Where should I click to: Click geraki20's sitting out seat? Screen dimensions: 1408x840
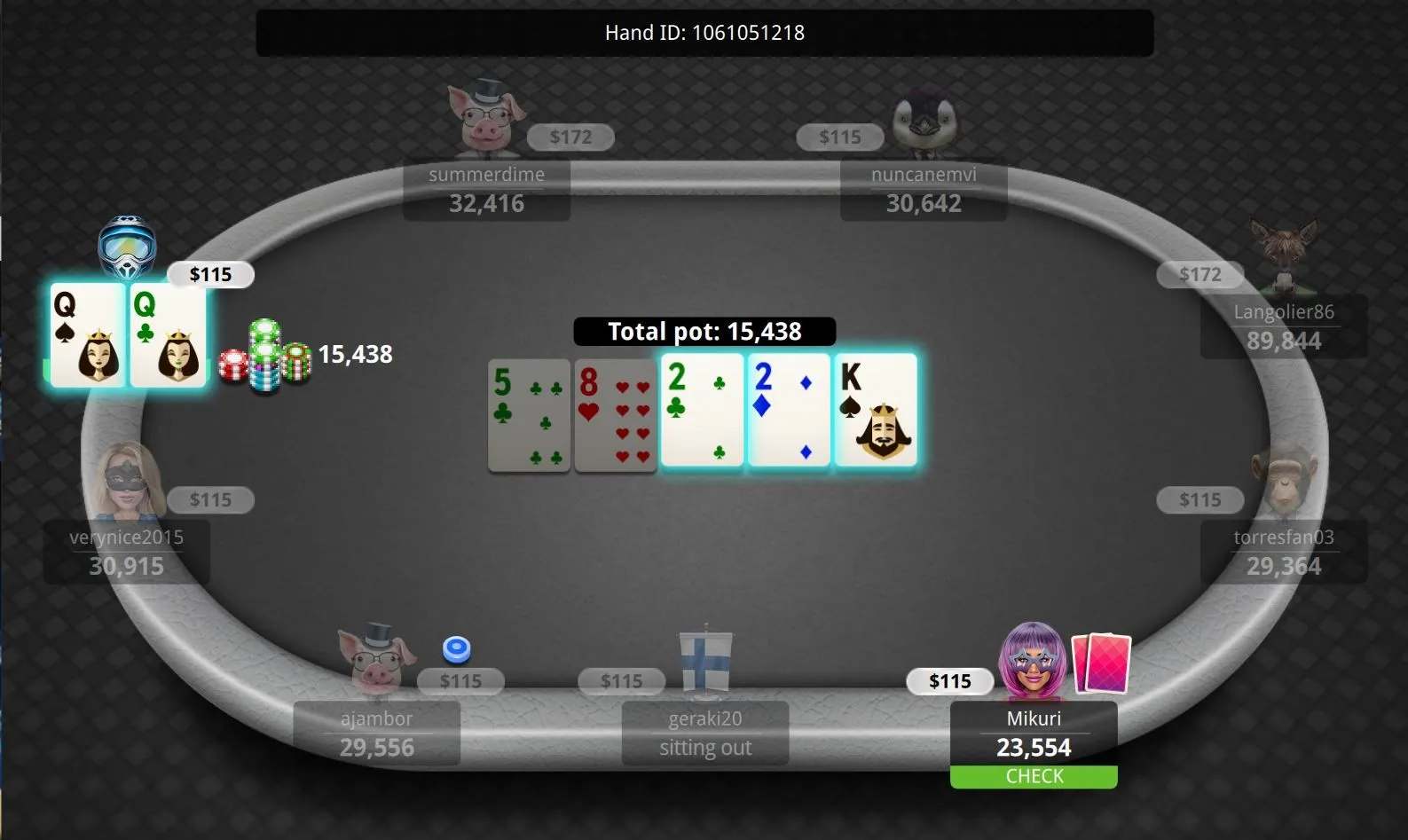[704, 734]
